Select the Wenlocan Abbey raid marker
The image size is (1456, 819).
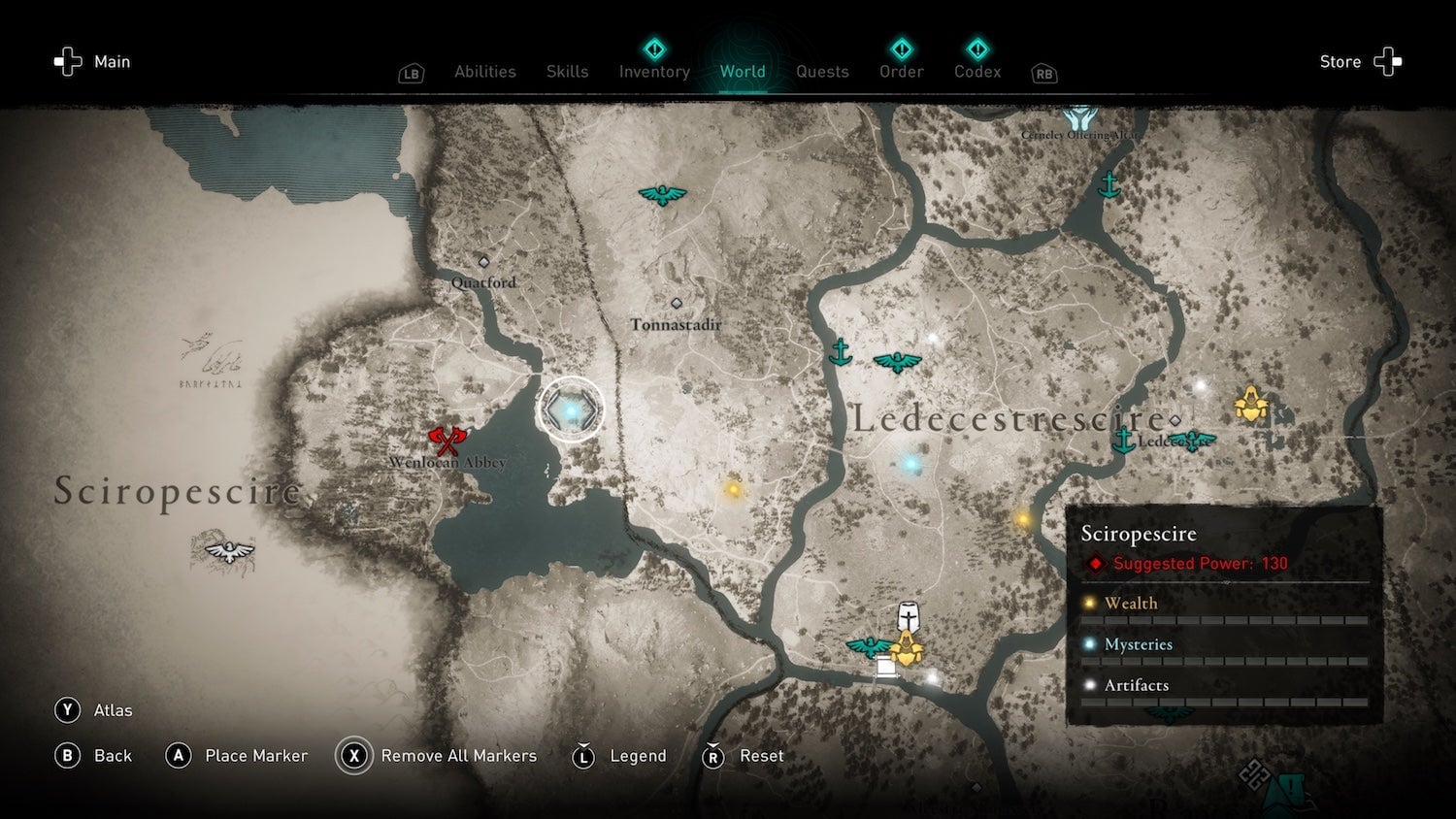(446, 441)
